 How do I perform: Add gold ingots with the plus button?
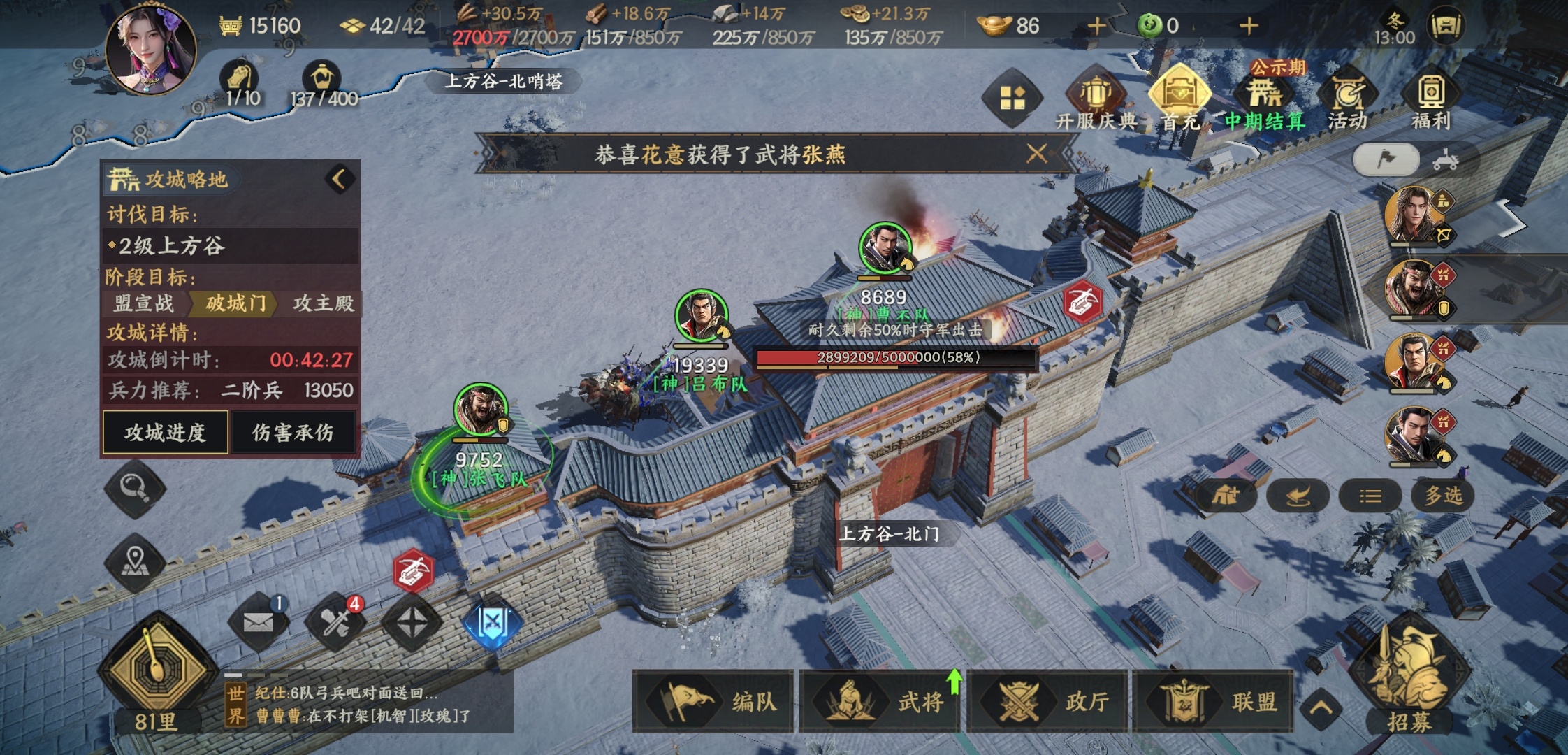(x=1096, y=27)
